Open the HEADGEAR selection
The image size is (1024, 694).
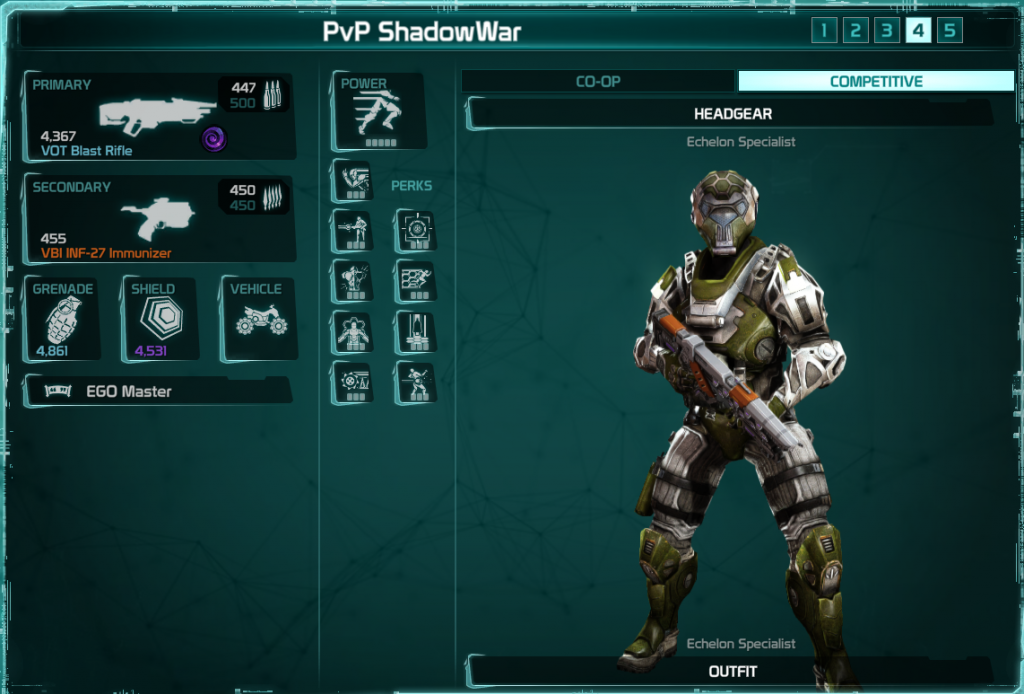732,114
